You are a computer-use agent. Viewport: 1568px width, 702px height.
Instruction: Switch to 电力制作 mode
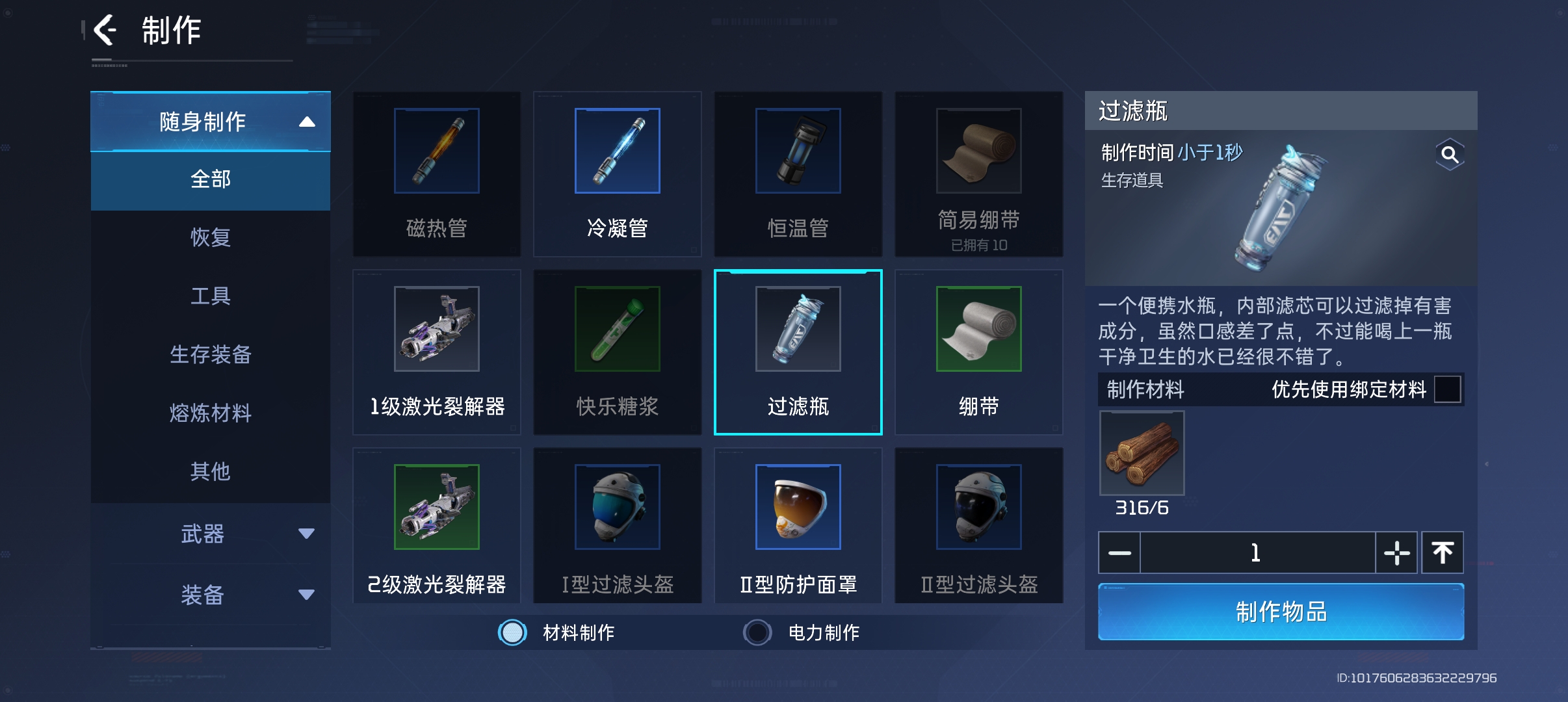[x=758, y=632]
